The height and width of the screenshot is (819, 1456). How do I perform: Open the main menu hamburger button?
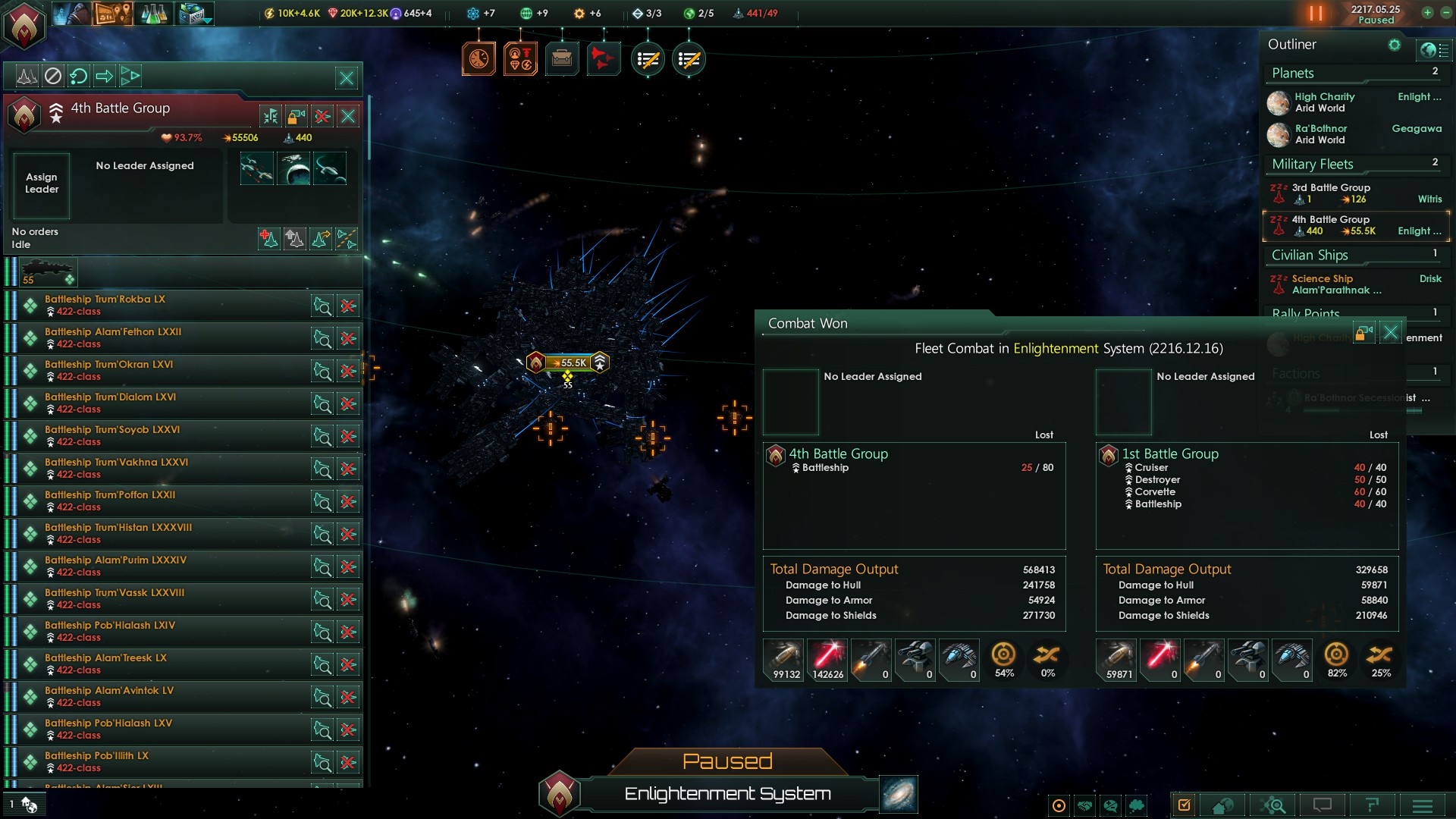coord(1423,805)
